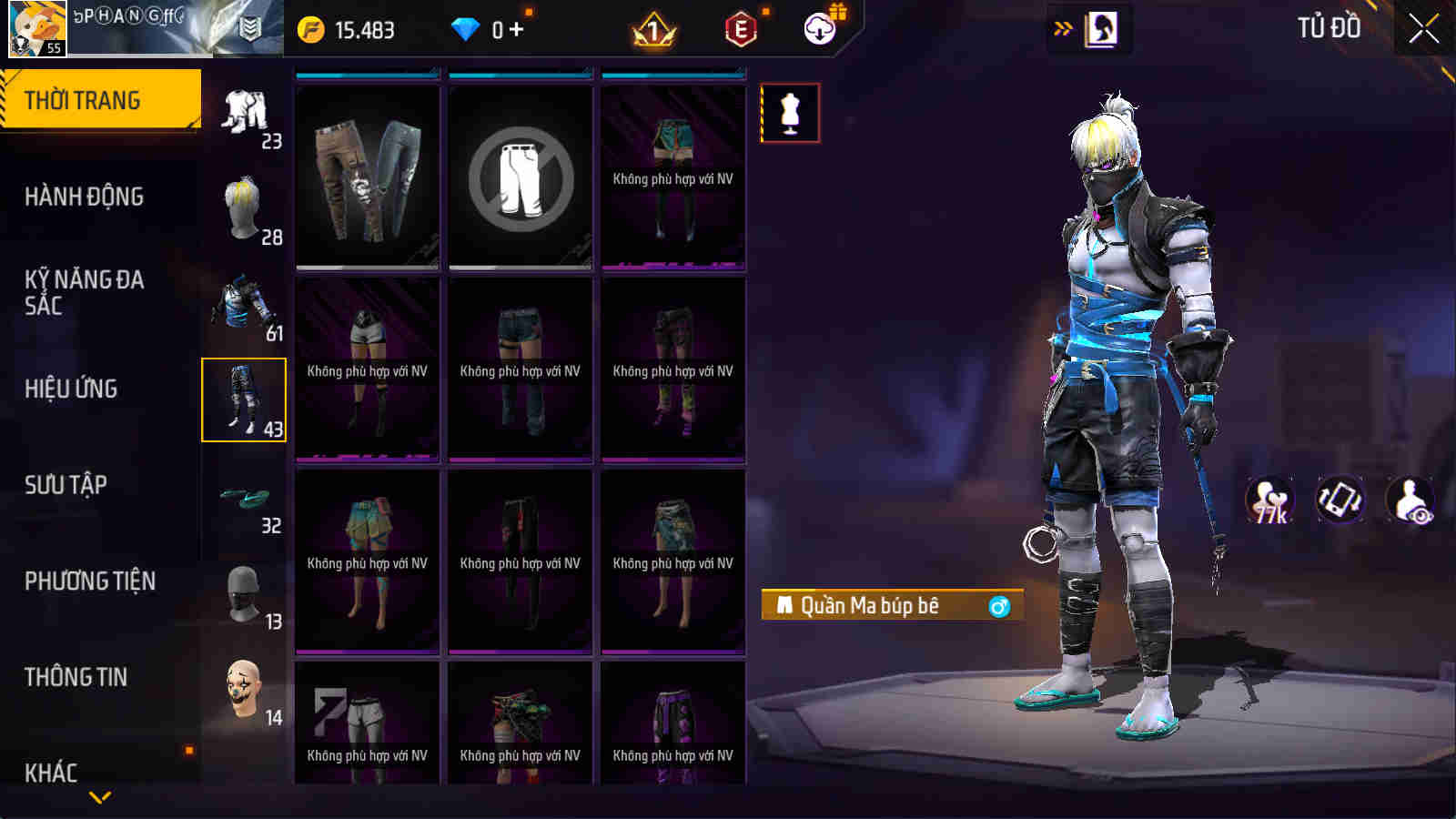Click the 77k likes icon beside the character

(x=1271, y=499)
